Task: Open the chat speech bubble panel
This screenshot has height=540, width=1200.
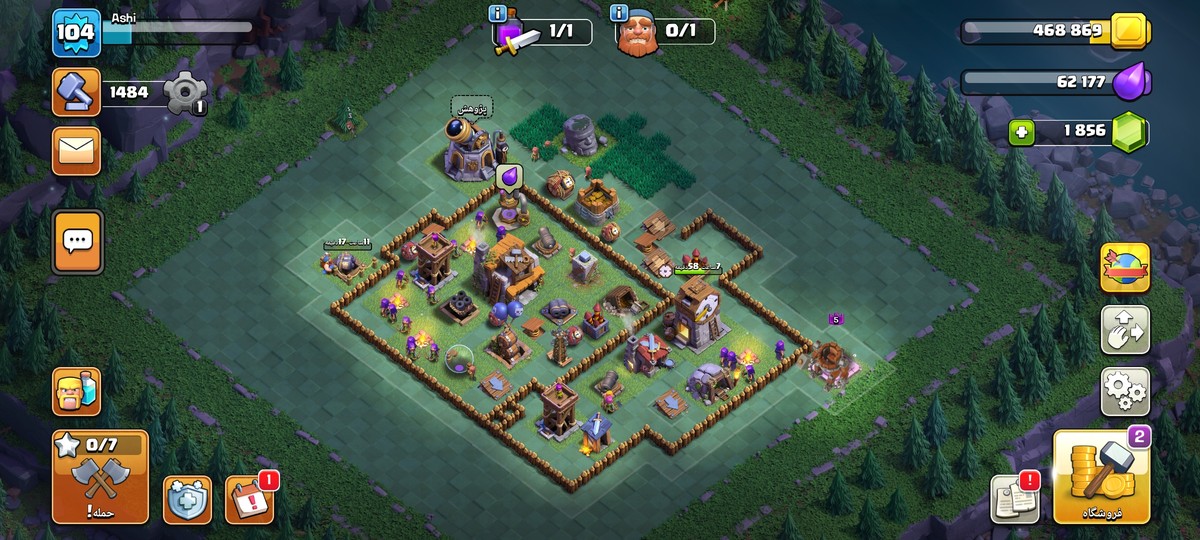Action: coord(76,241)
